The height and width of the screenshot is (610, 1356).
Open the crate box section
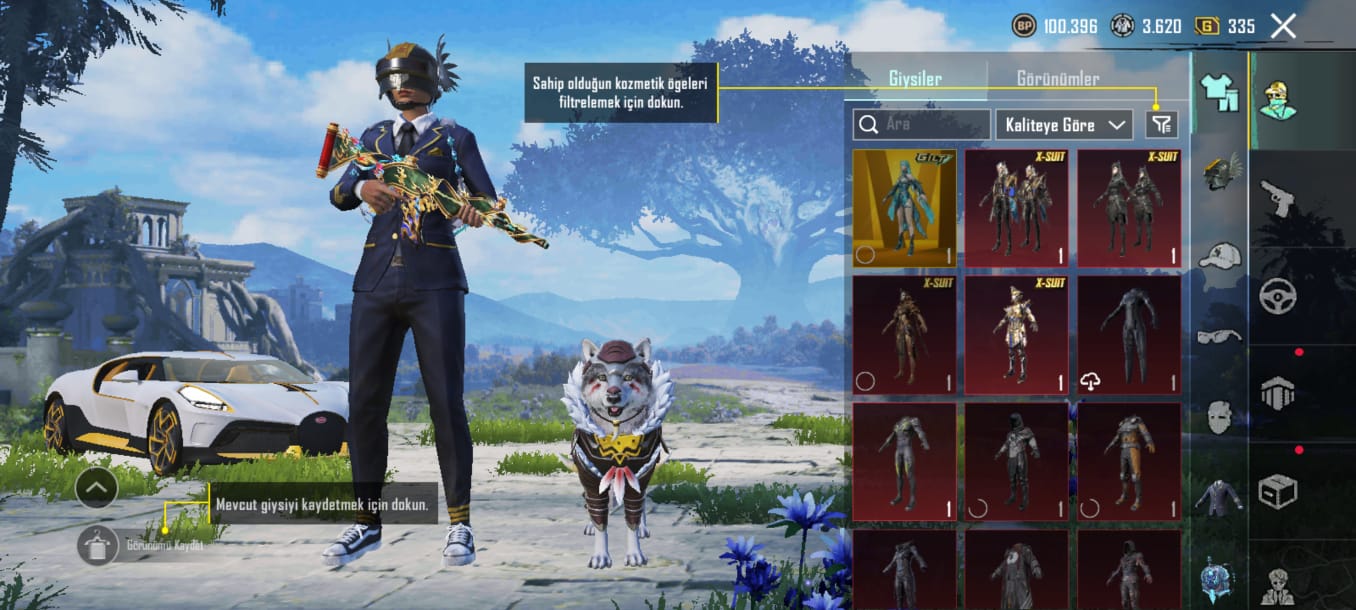pos(1277,491)
